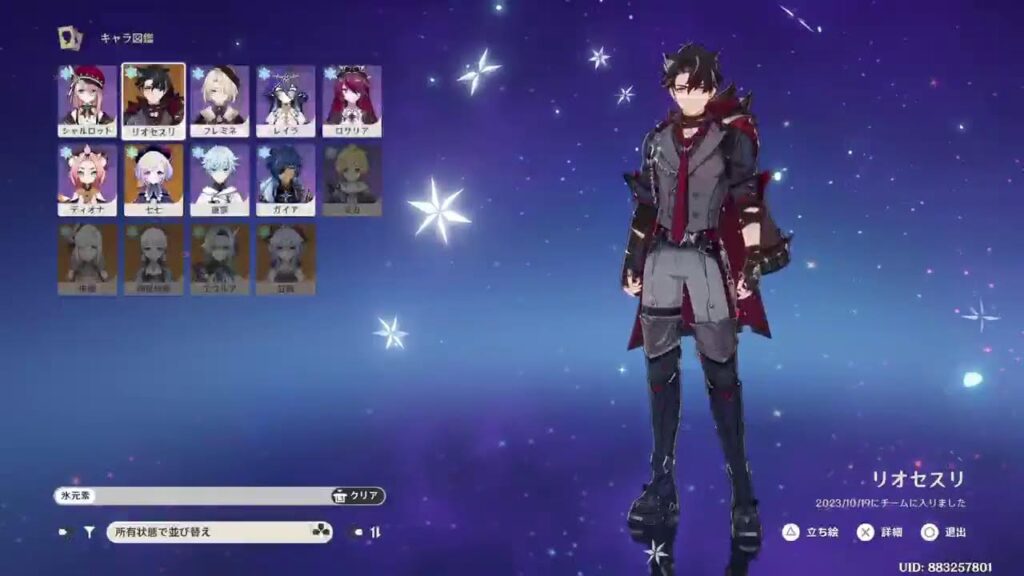Viewport: 1024px width, 576px height.
Task: Pick the フレミネ character card
Action: (x=219, y=101)
